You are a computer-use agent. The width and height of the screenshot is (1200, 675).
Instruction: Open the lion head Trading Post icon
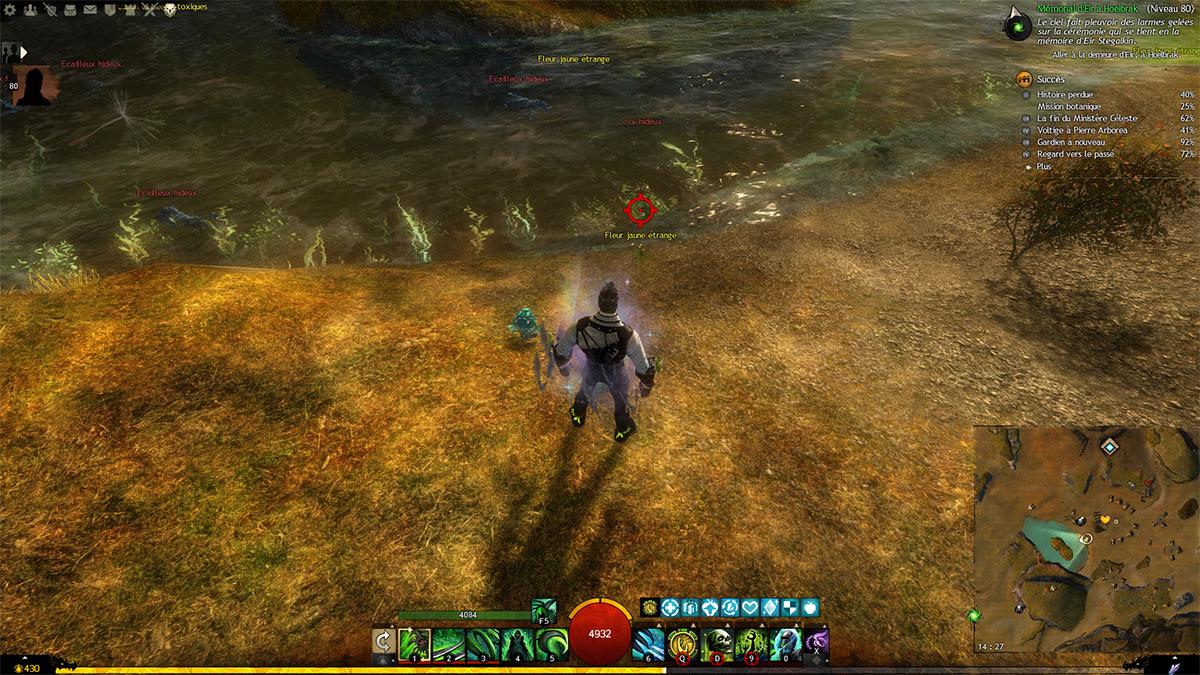[169, 10]
